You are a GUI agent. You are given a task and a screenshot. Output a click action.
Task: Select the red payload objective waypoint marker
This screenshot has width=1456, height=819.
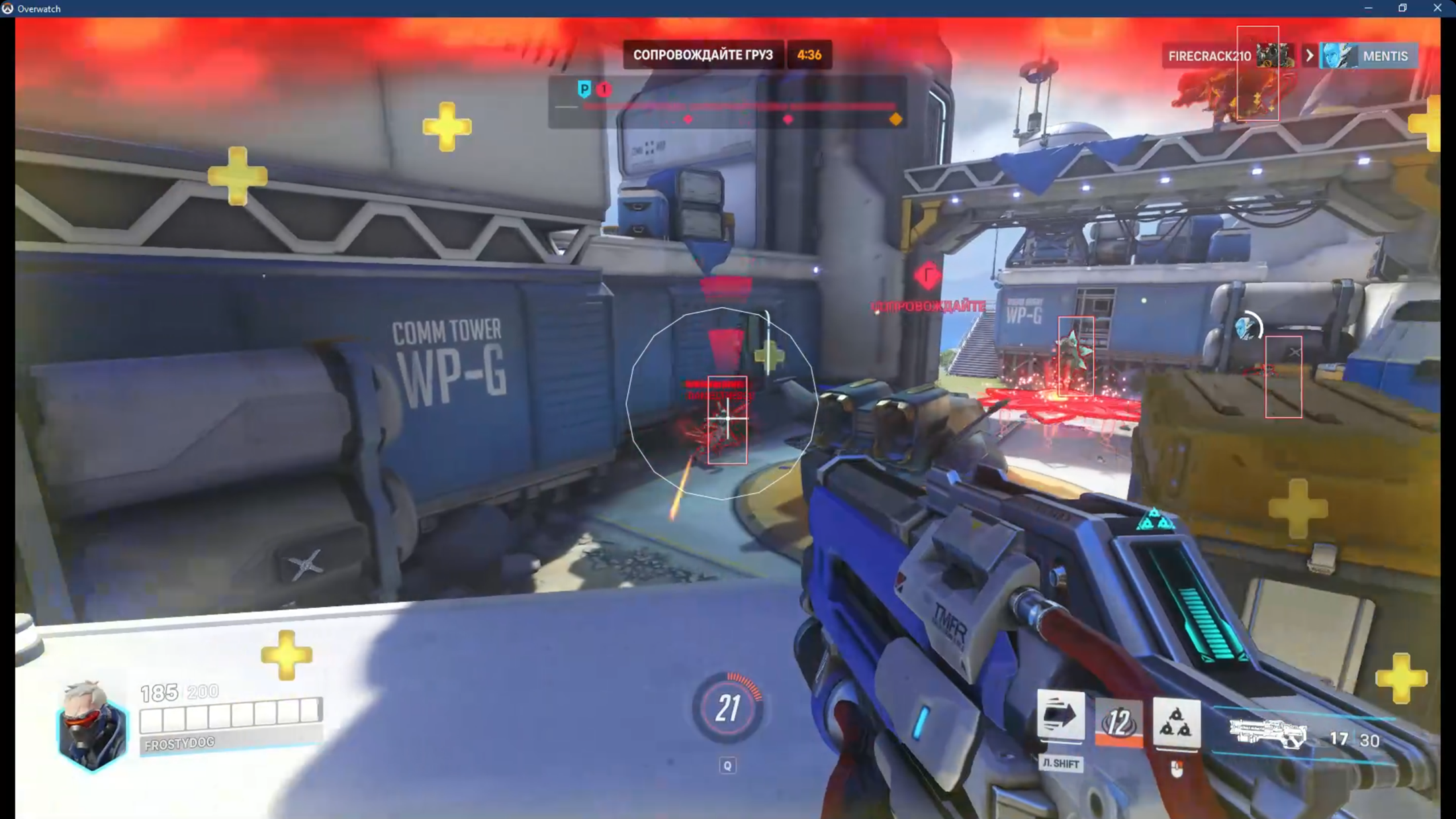point(927,275)
